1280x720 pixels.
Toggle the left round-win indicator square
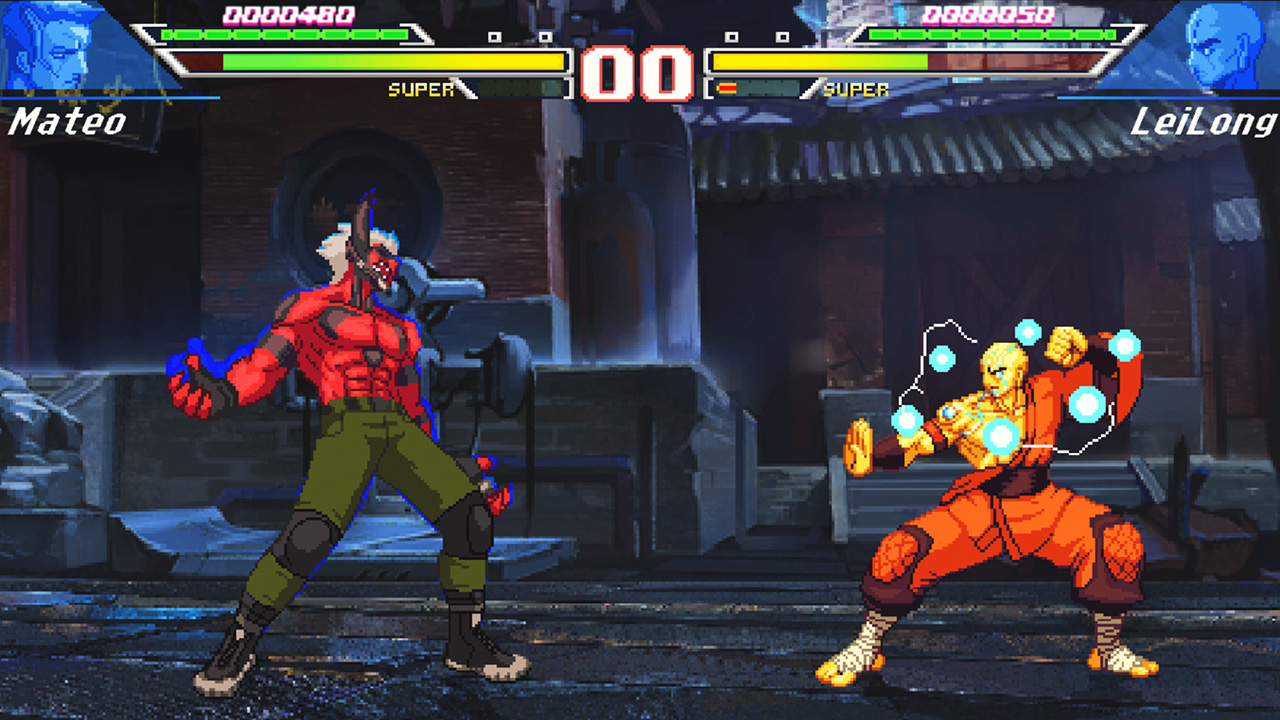coord(494,37)
